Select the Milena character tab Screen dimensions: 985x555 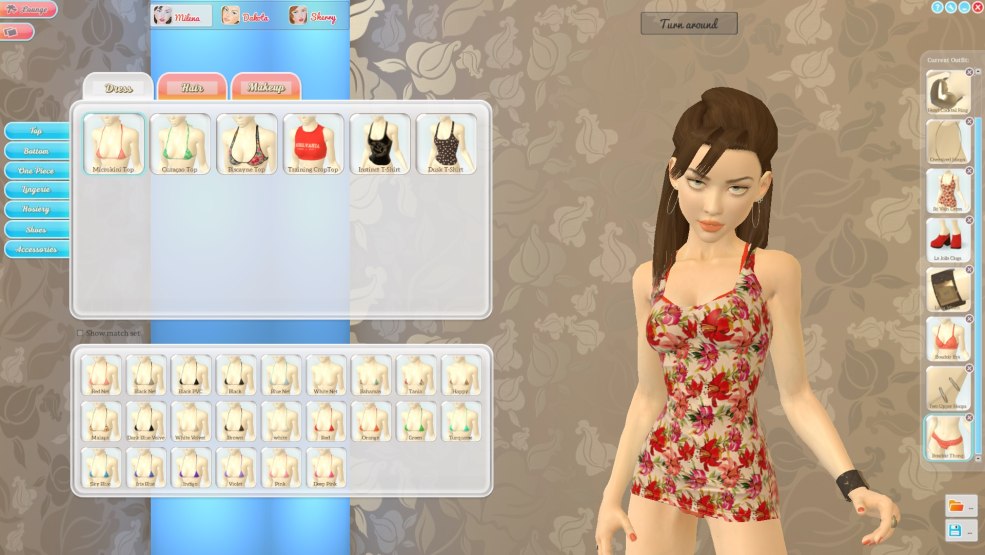[x=182, y=16]
